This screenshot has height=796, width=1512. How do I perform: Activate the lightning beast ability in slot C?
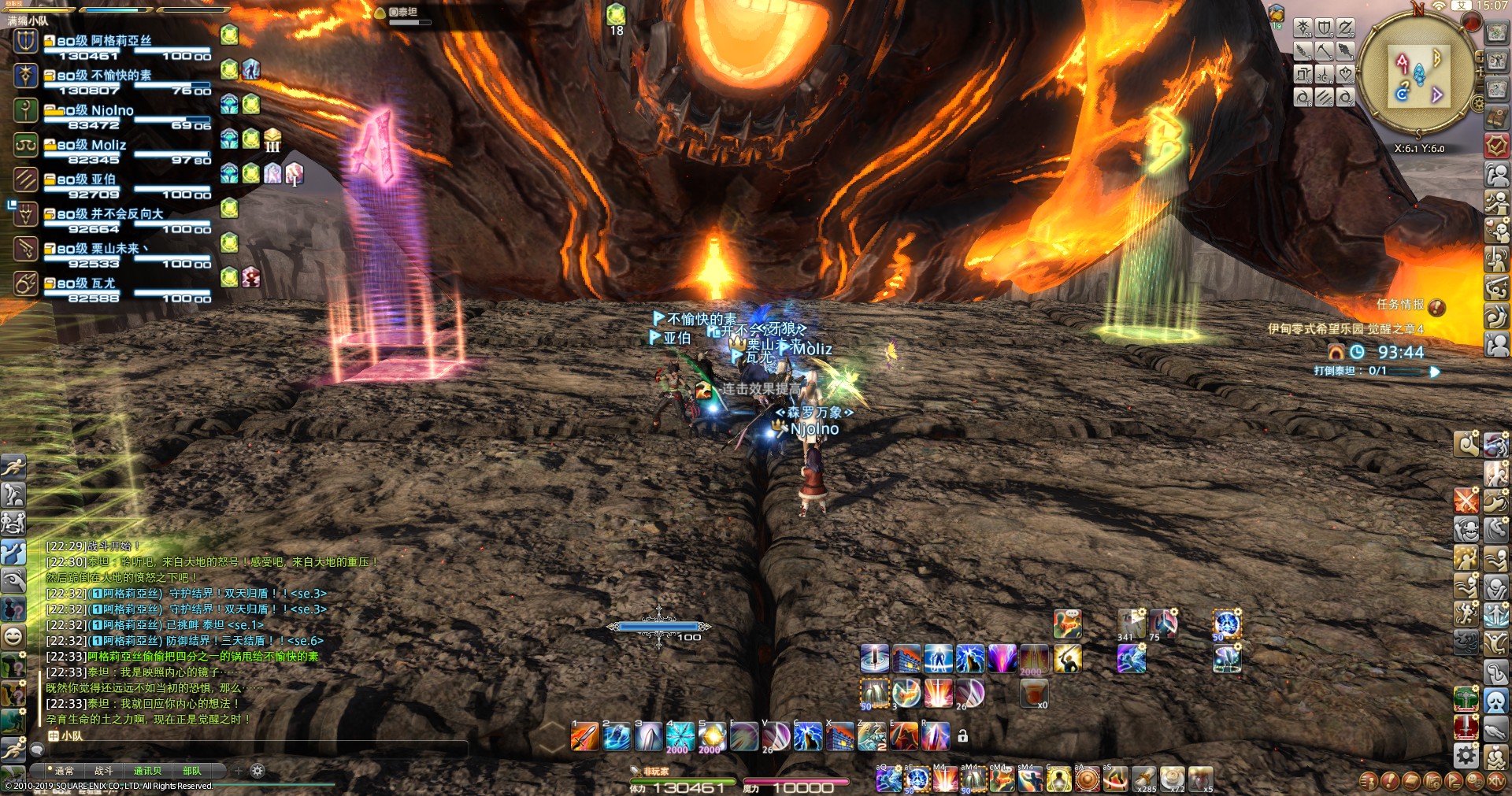pyautogui.click(x=808, y=737)
